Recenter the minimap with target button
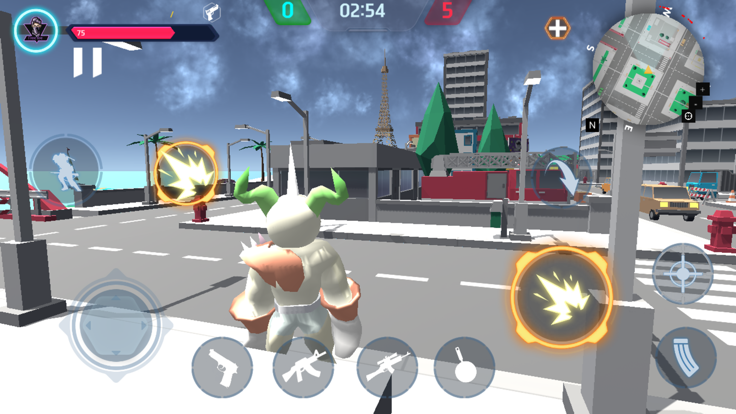Image resolution: width=736 pixels, height=414 pixels. [688, 116]
